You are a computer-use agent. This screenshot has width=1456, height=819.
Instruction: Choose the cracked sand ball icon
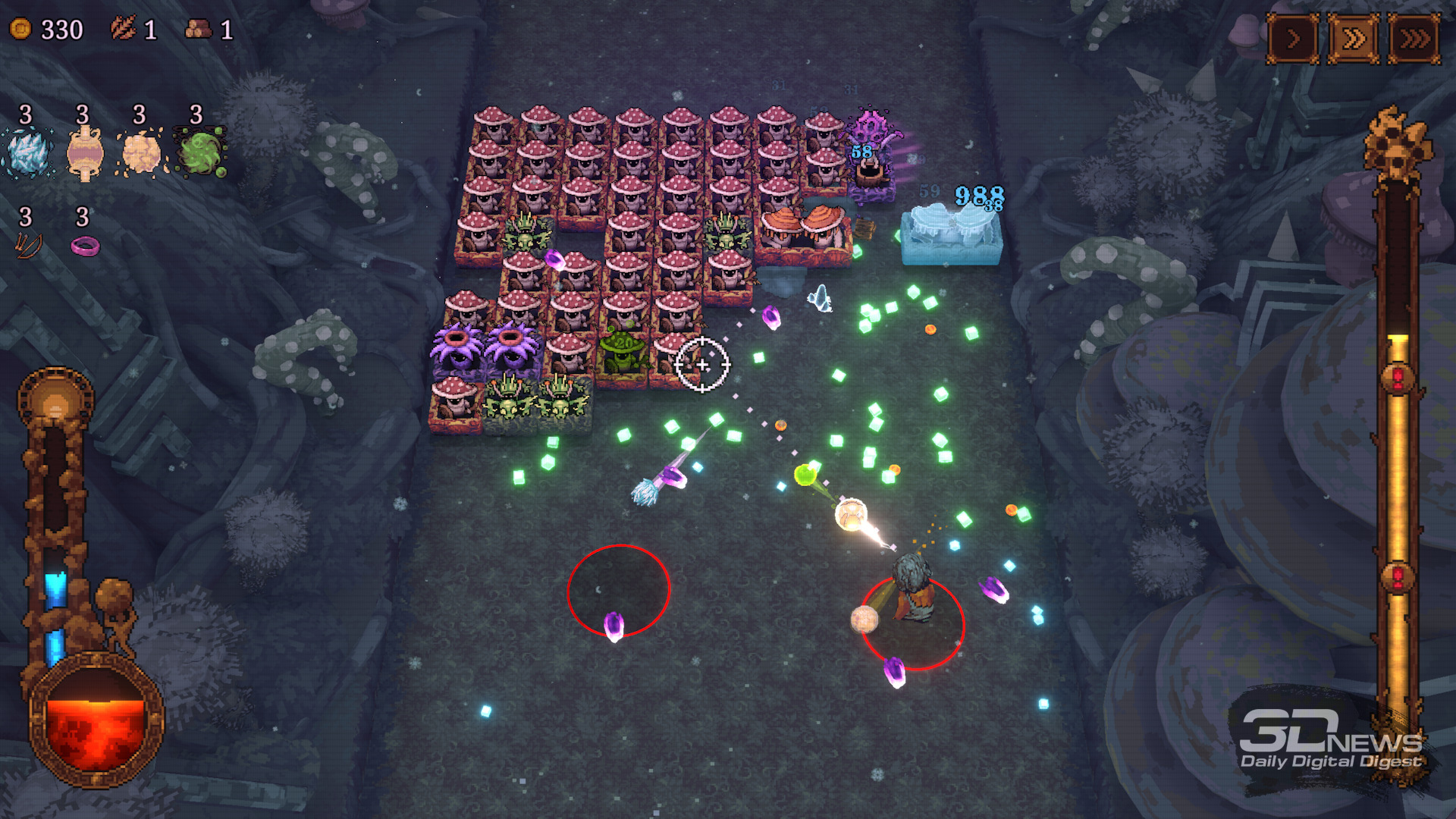(141, 152)
